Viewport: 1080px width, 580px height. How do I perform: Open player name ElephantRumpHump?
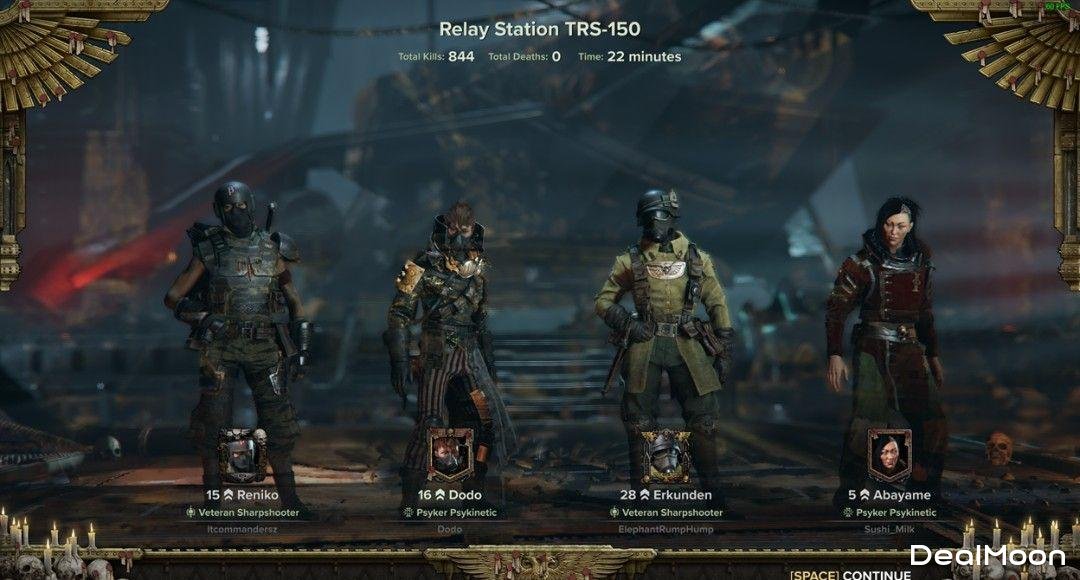point(666,528)
